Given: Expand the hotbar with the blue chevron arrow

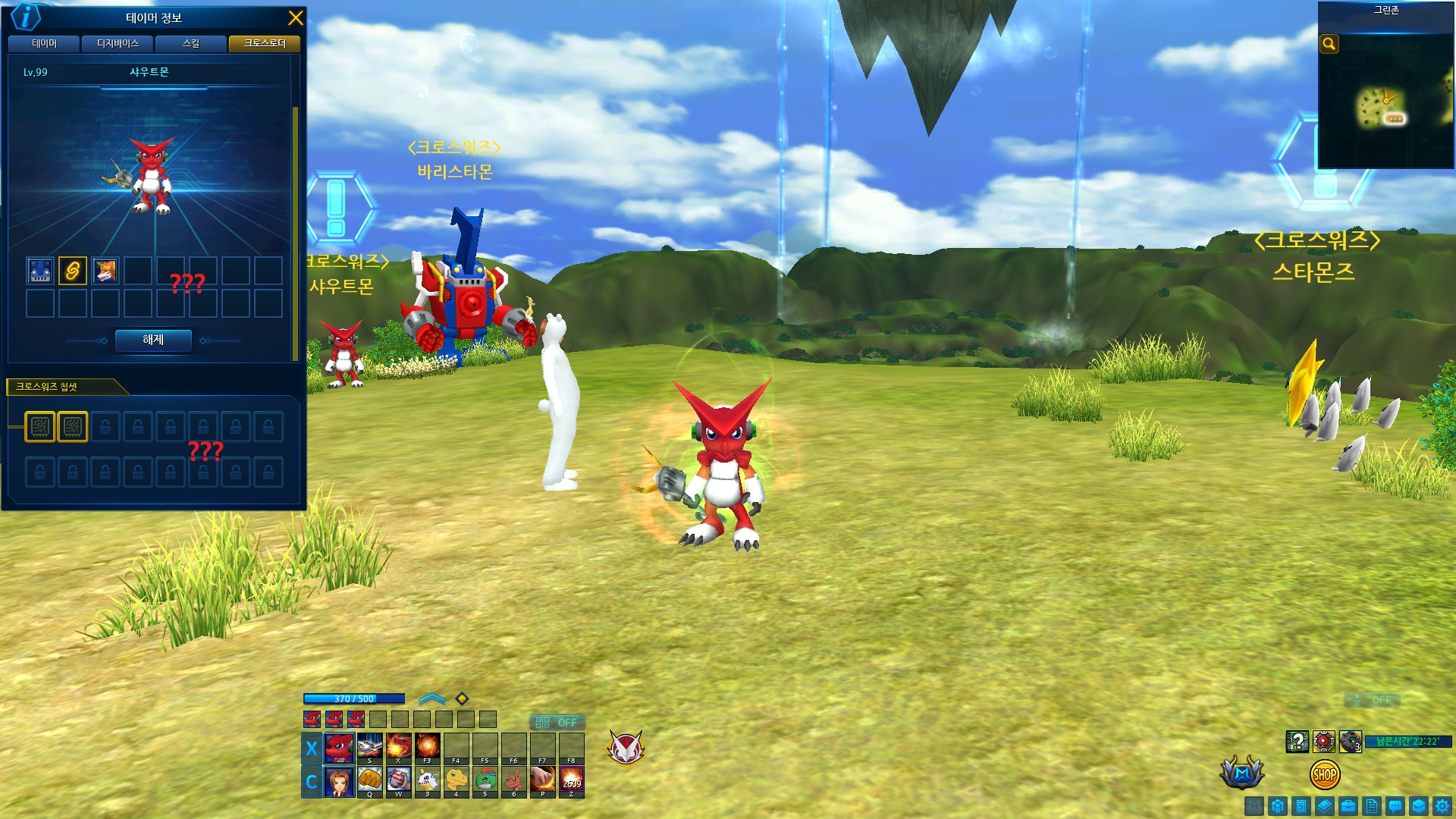Looking at the screenshot, I should [x=431, y=698].
